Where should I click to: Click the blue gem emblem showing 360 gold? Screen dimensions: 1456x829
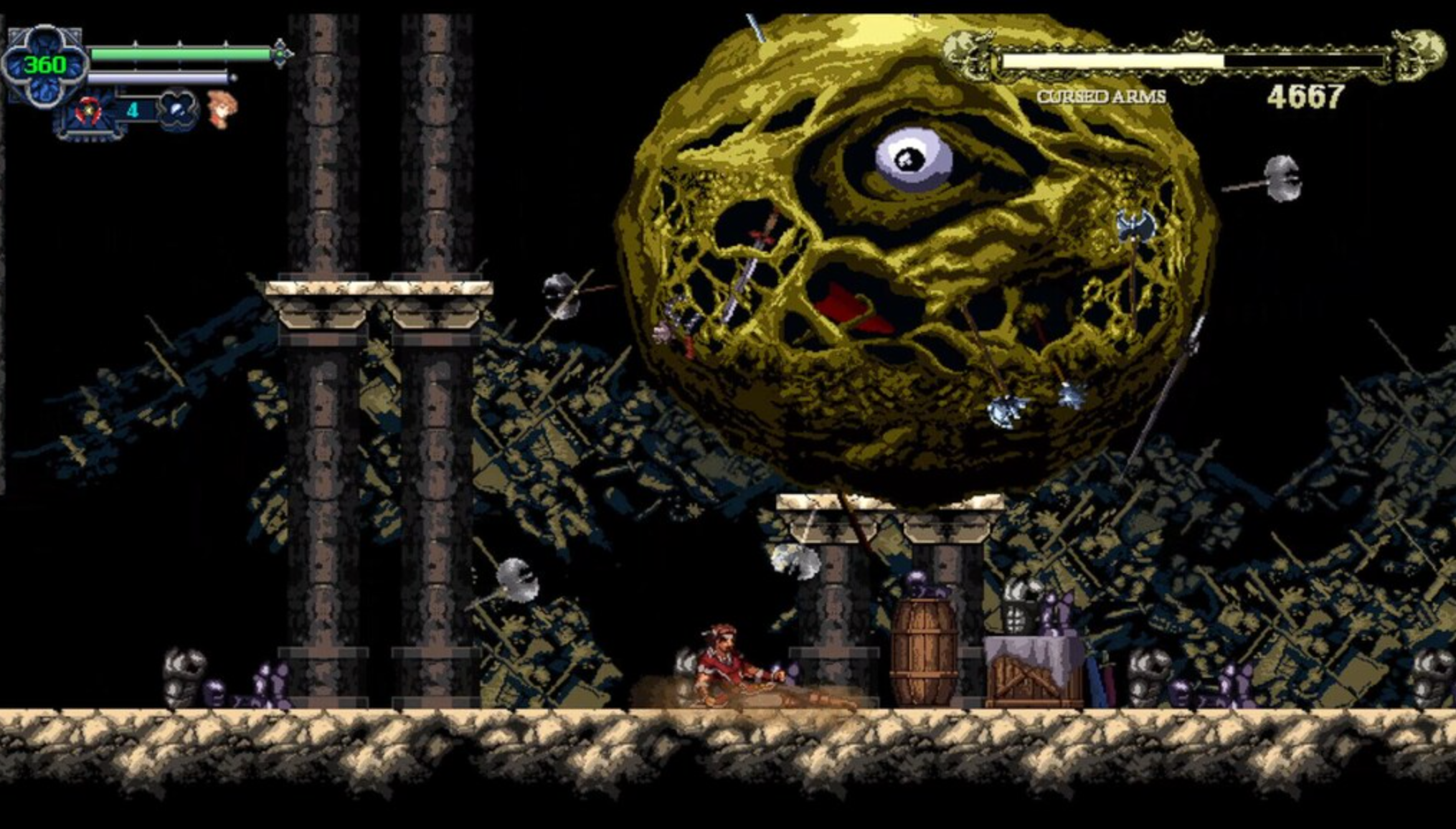pyautogui.click(x=44, y=65)
